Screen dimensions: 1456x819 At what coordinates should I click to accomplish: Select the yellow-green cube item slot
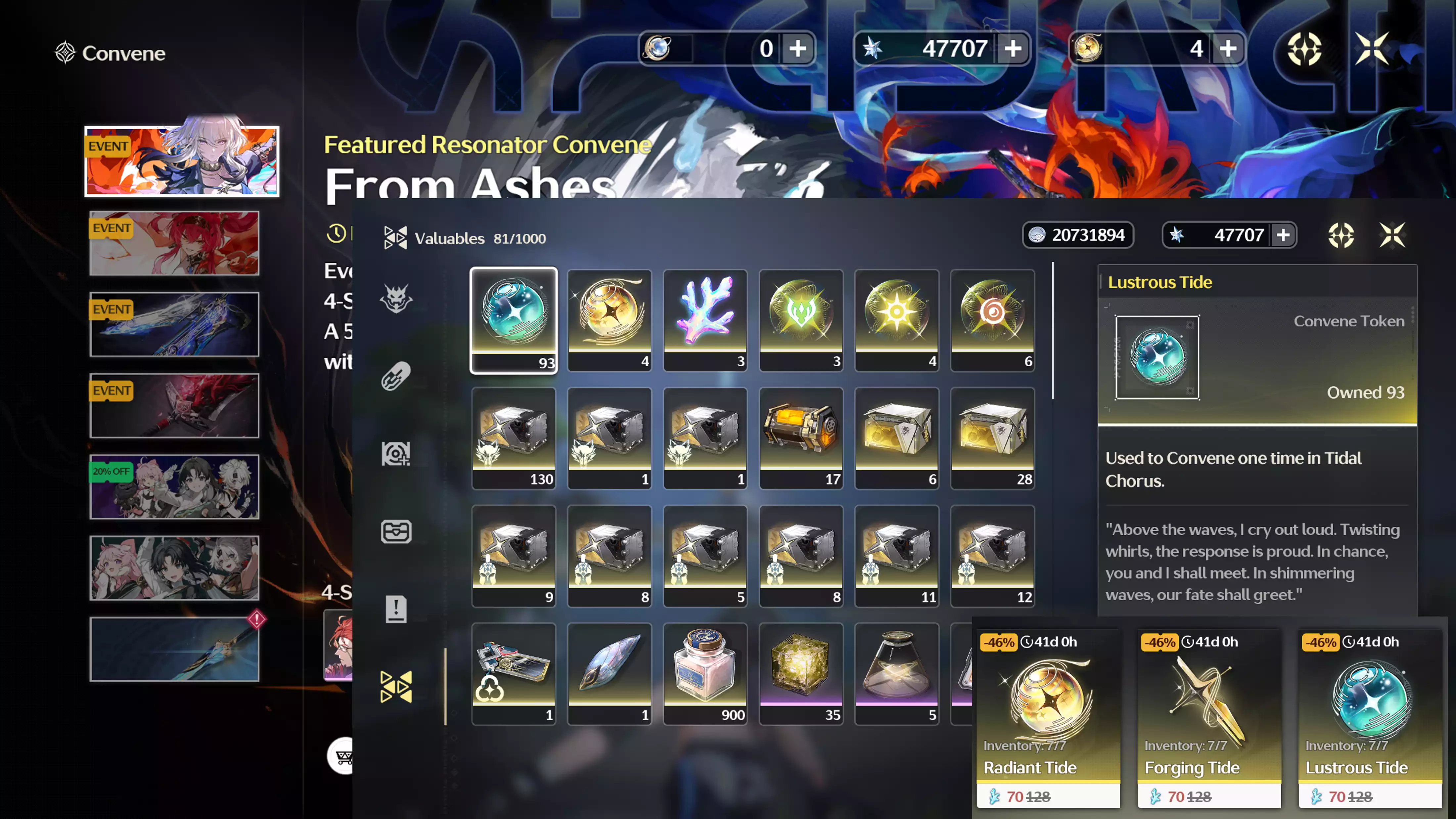801,673
